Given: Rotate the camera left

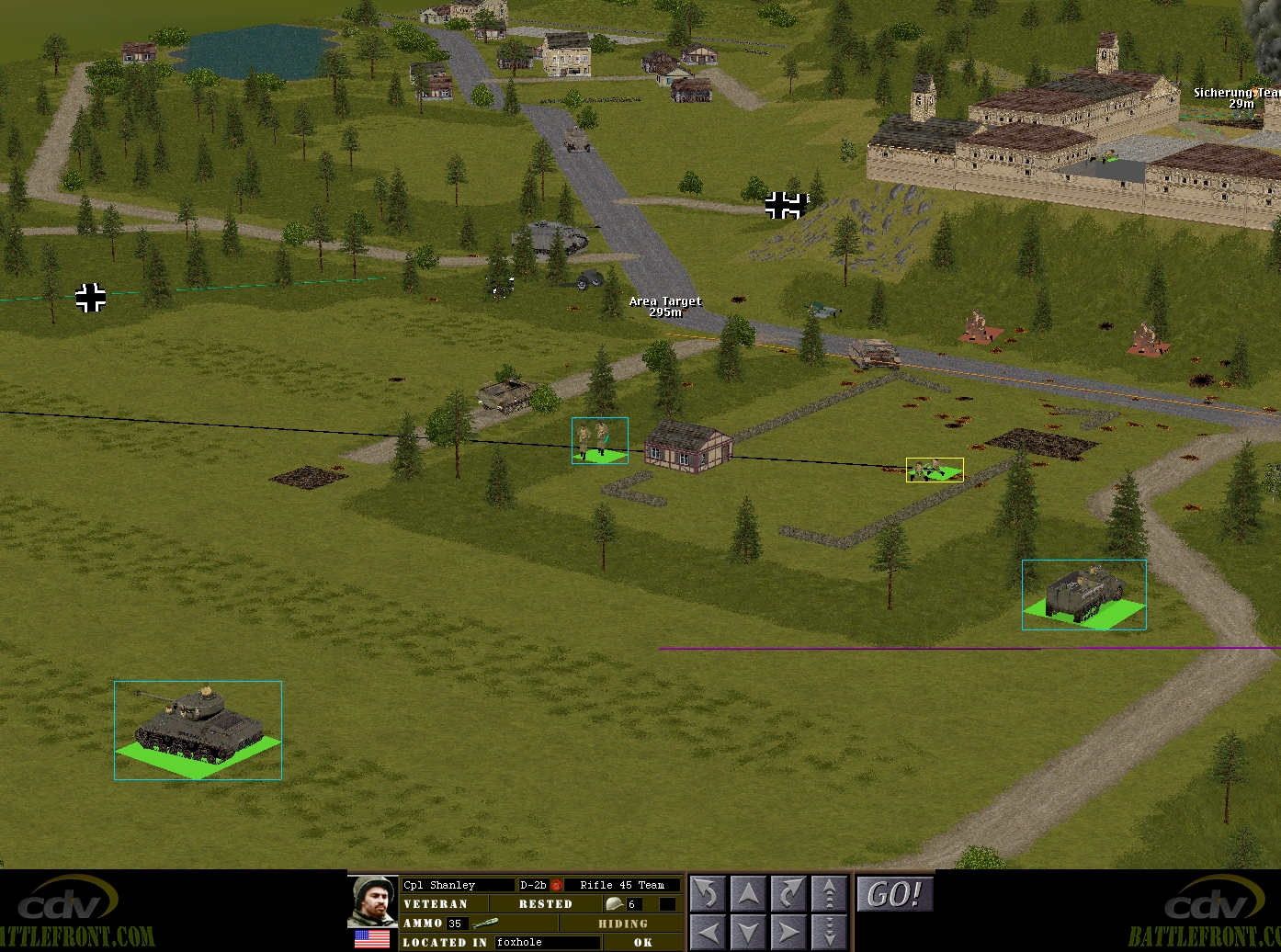Looking at the screenshot, I should (708, 894).
